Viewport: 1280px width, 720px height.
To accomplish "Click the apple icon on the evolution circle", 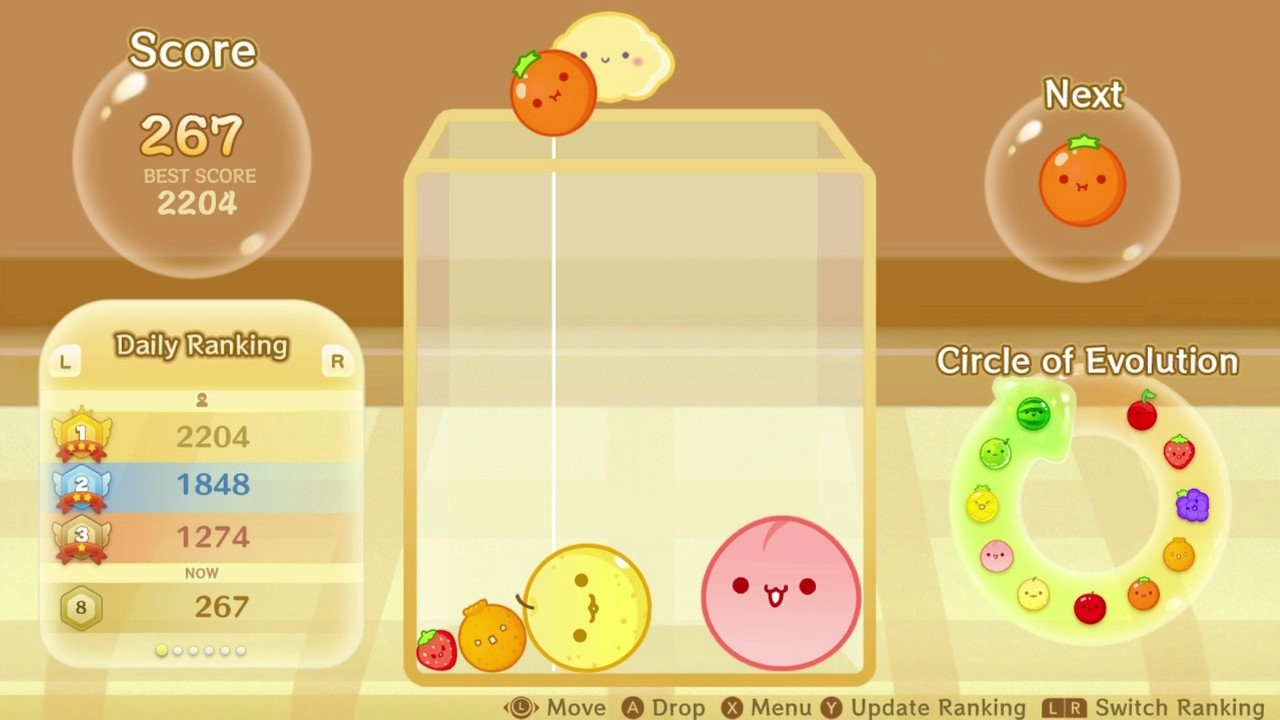I will click(1090, 604).
